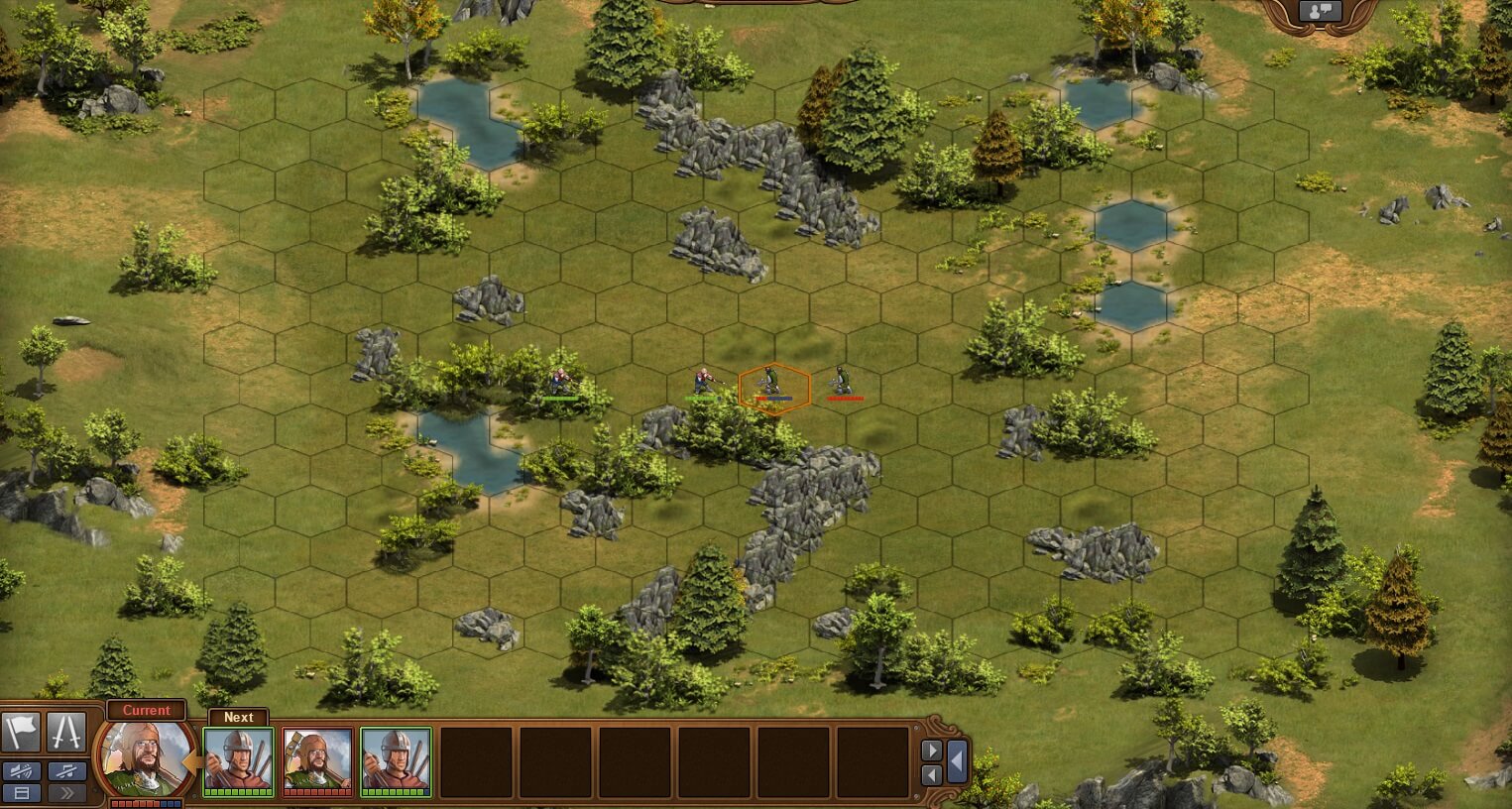Select the orange-highlighted hex on the battlefield

tap(775, 387)
